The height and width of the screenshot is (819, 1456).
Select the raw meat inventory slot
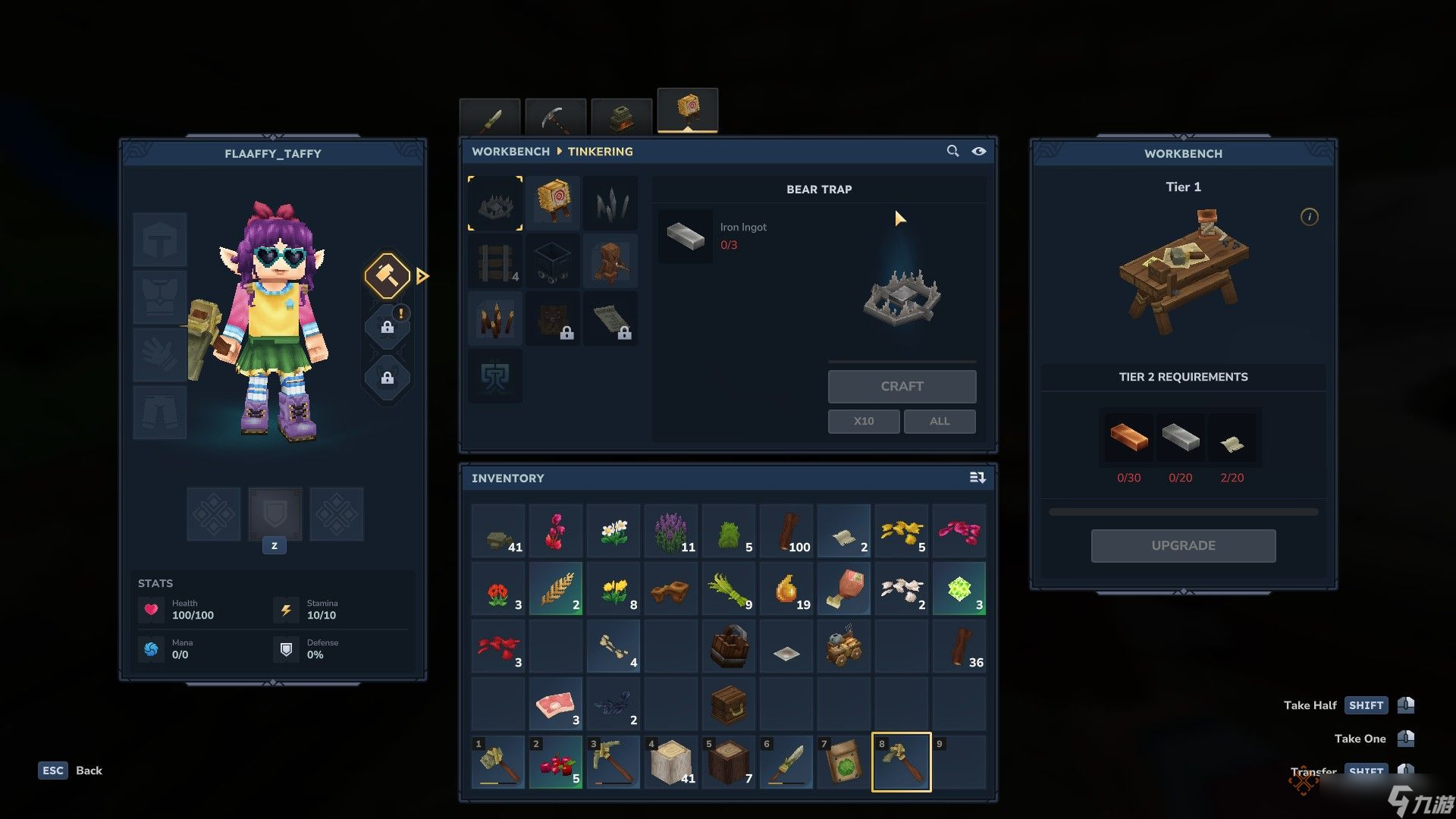(x=555, y=705)
